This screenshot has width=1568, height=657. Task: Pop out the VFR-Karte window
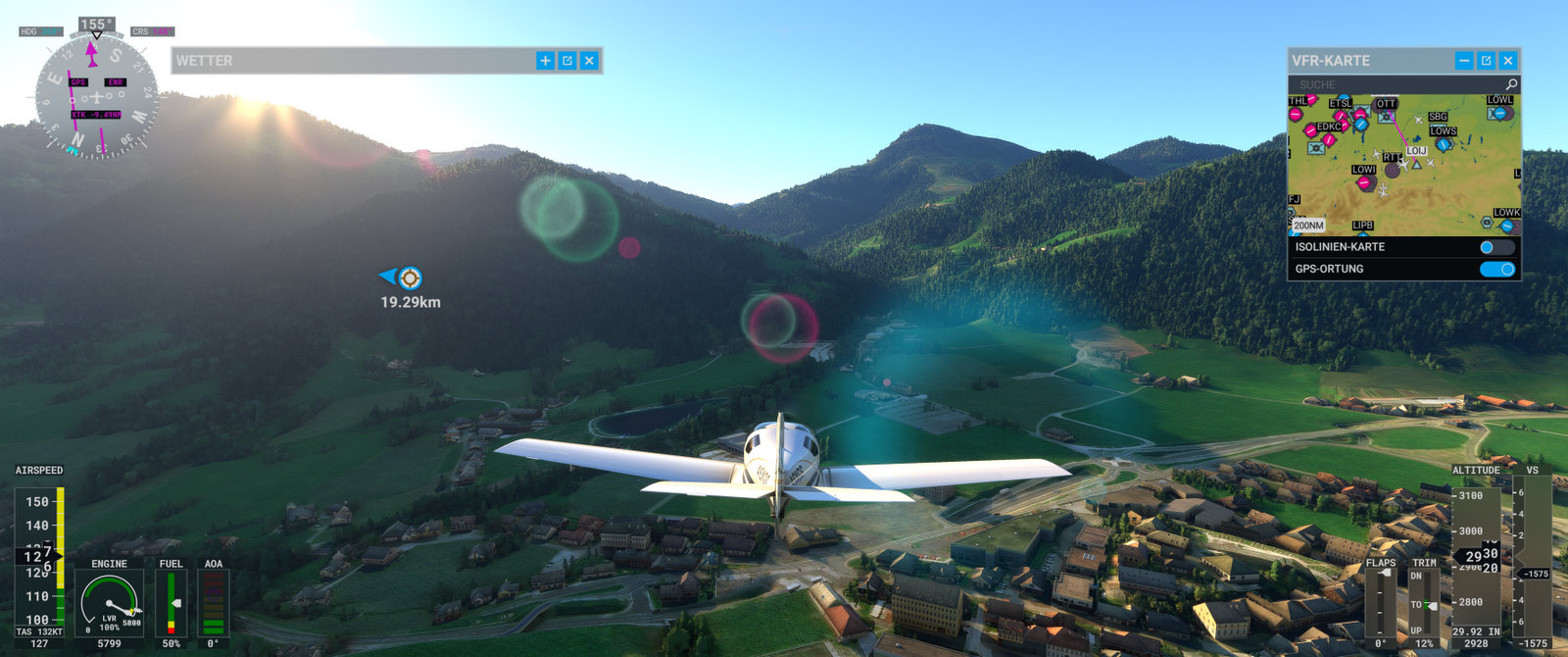point(1486,61)
